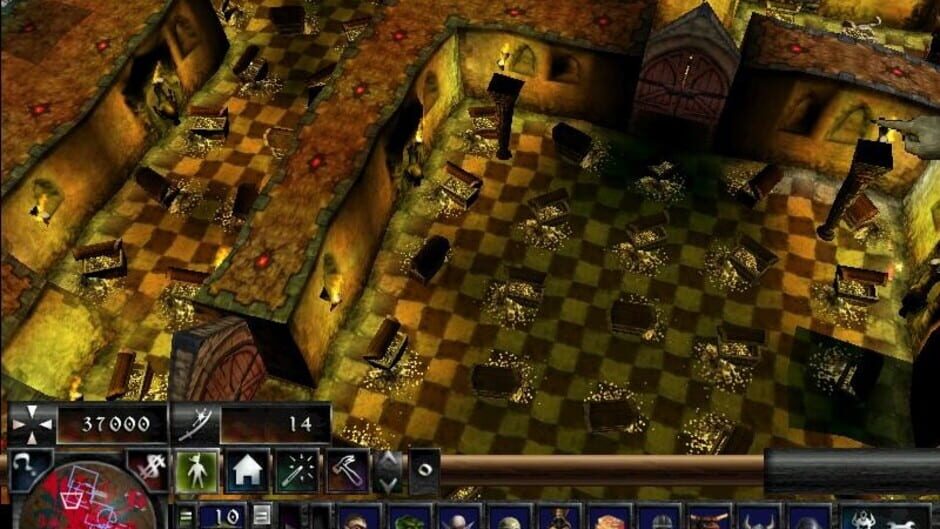940x529 pixels.
Task: Switch to the rooms house tab
Action: point(247,470)
